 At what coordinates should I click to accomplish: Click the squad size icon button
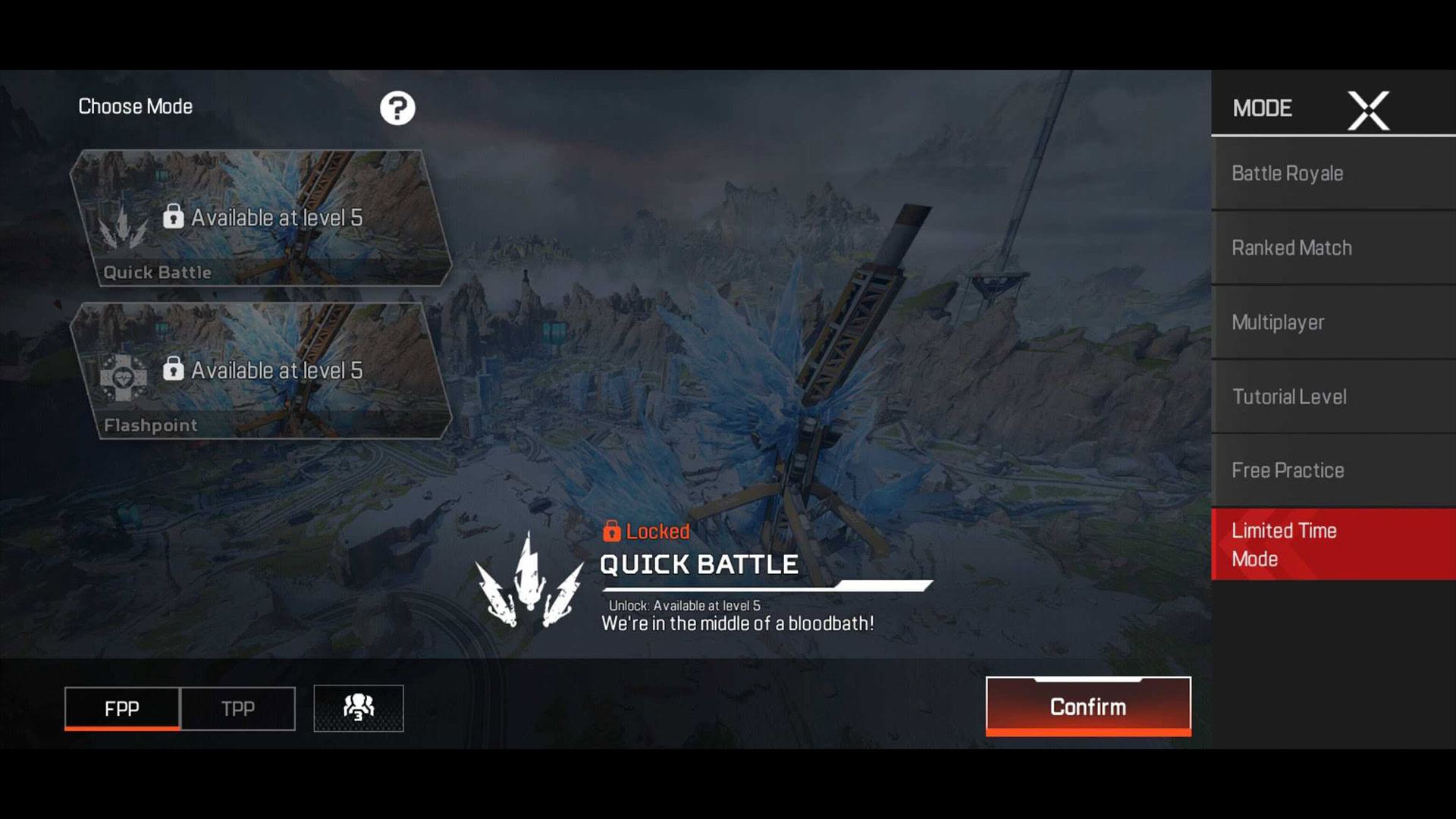[x=359, y=708]
